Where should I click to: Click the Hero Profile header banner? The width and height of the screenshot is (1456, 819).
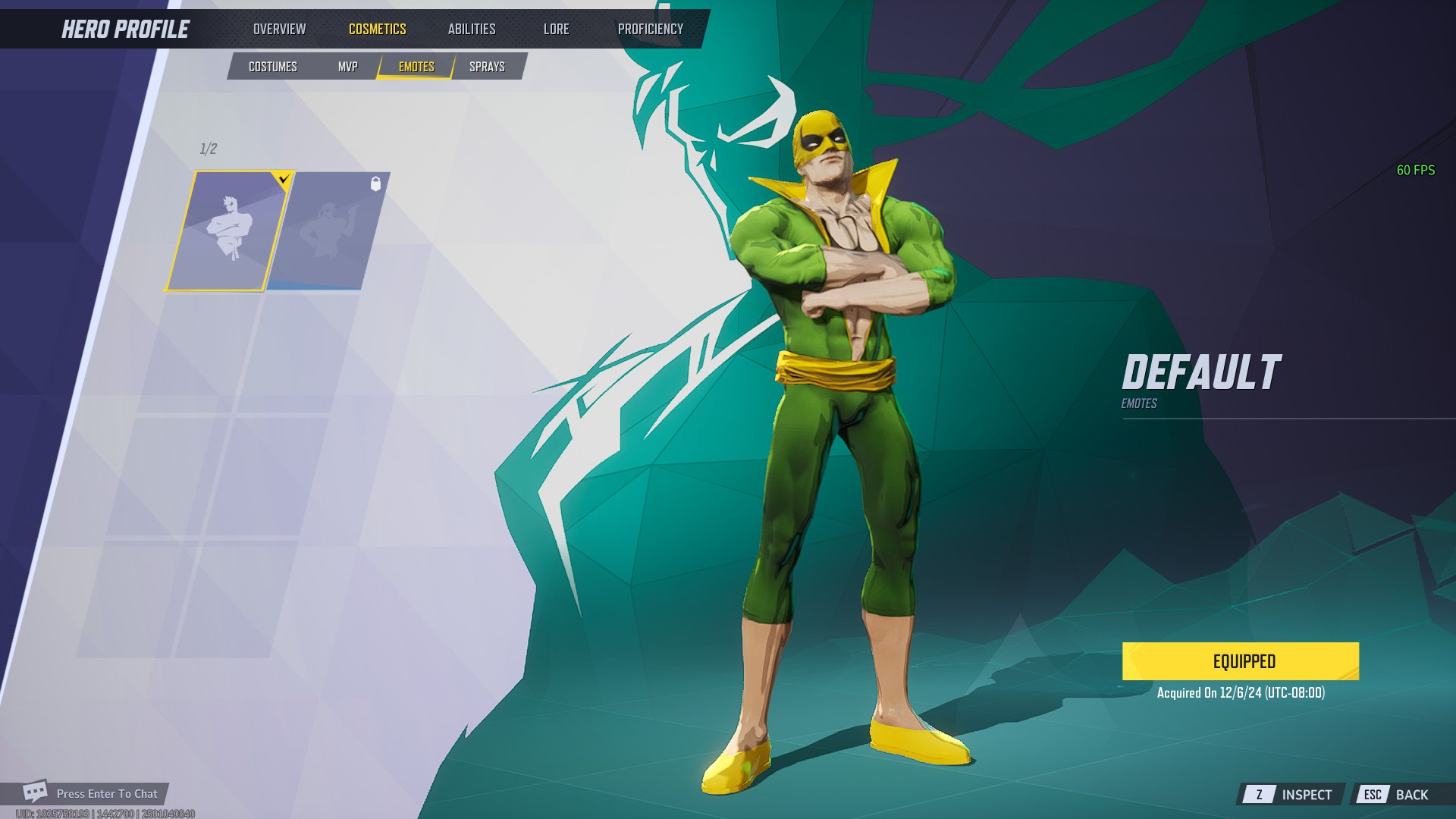coord(125,30)
